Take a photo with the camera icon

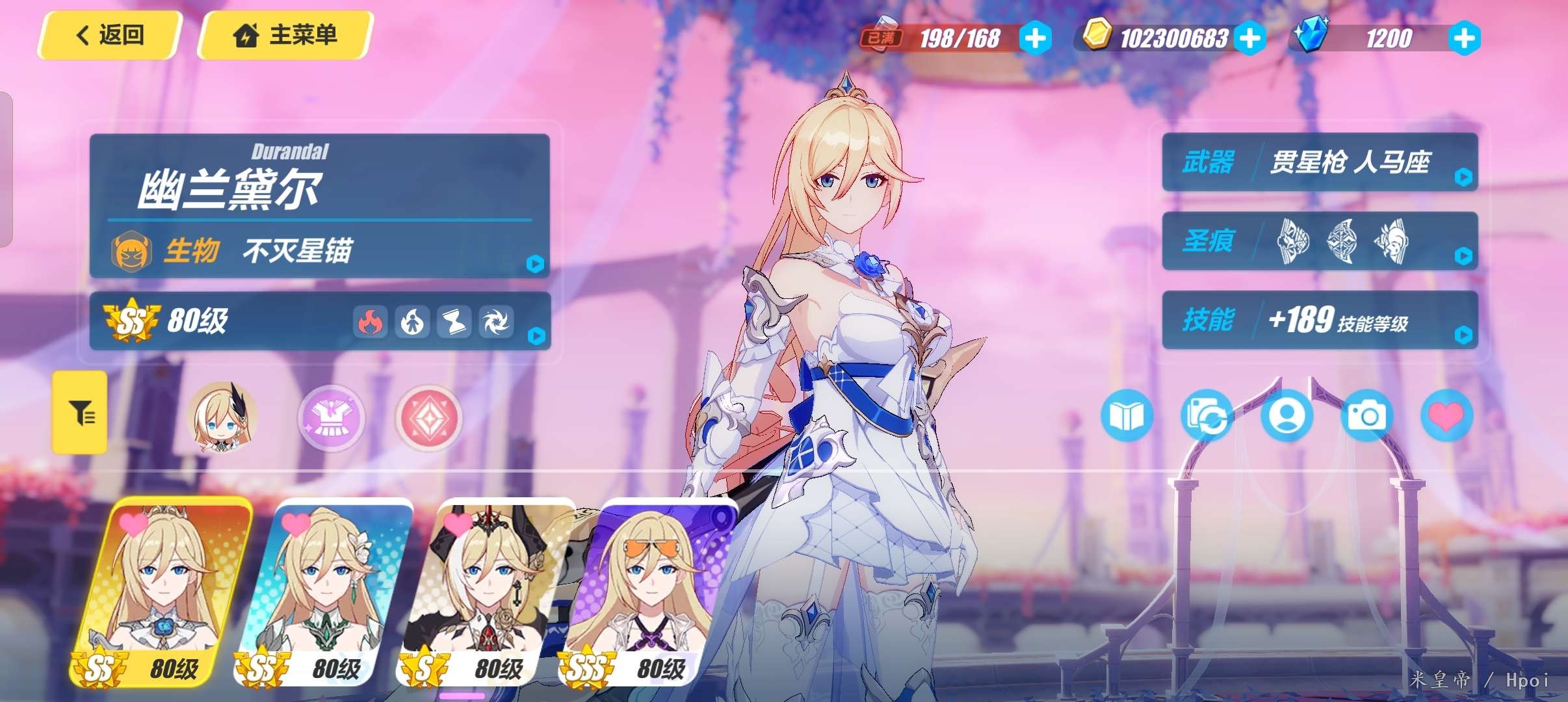(1366, 415)
